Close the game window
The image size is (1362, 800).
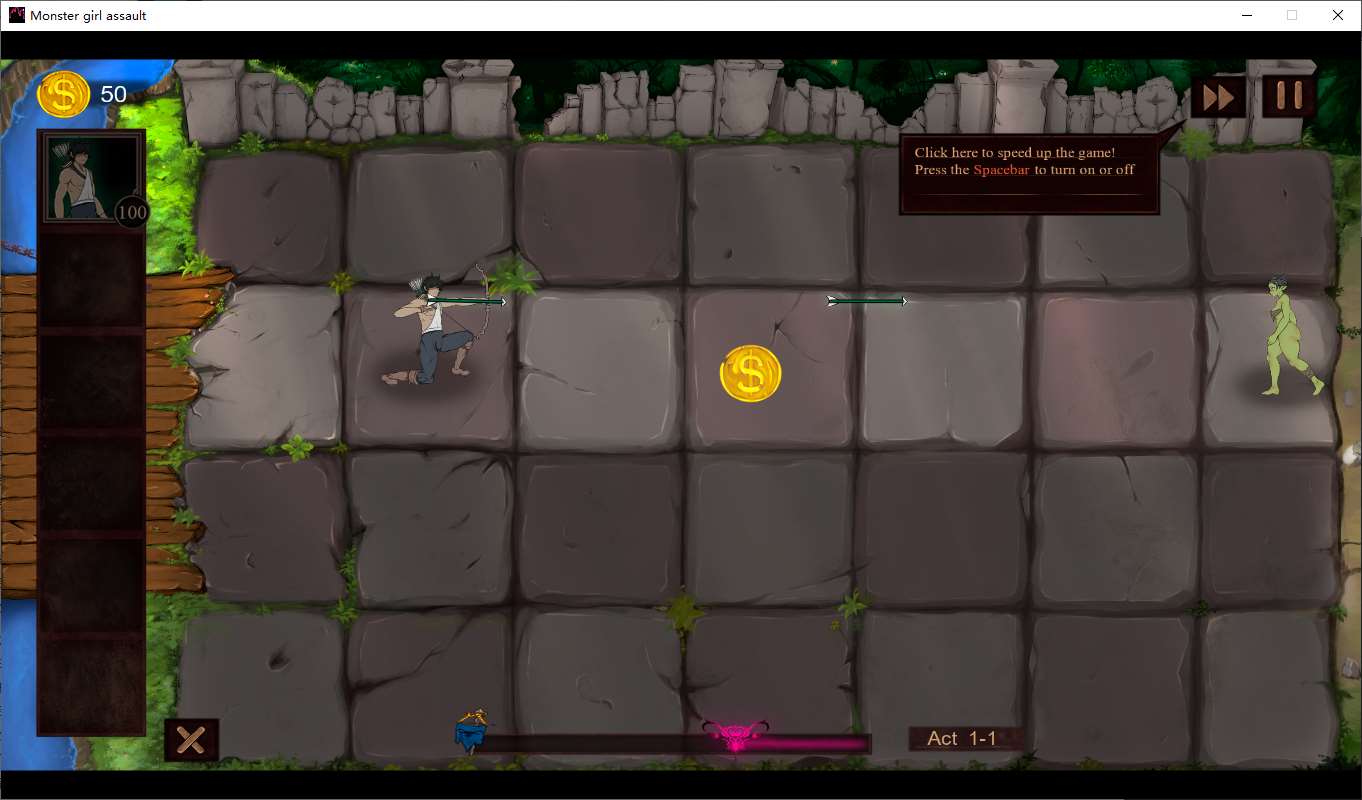tap(1338, 15)
